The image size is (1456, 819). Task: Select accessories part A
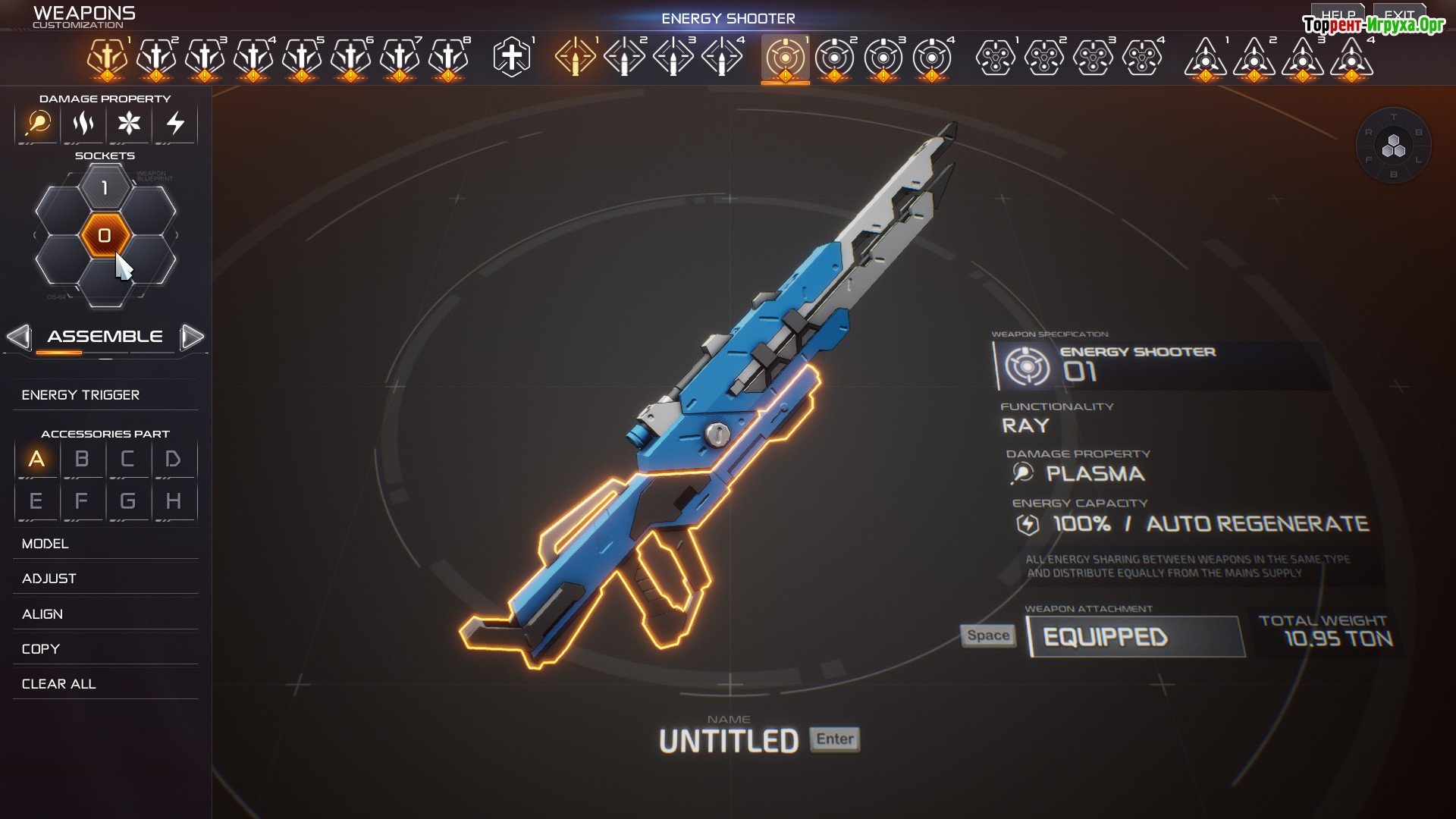tap(36, 460)
